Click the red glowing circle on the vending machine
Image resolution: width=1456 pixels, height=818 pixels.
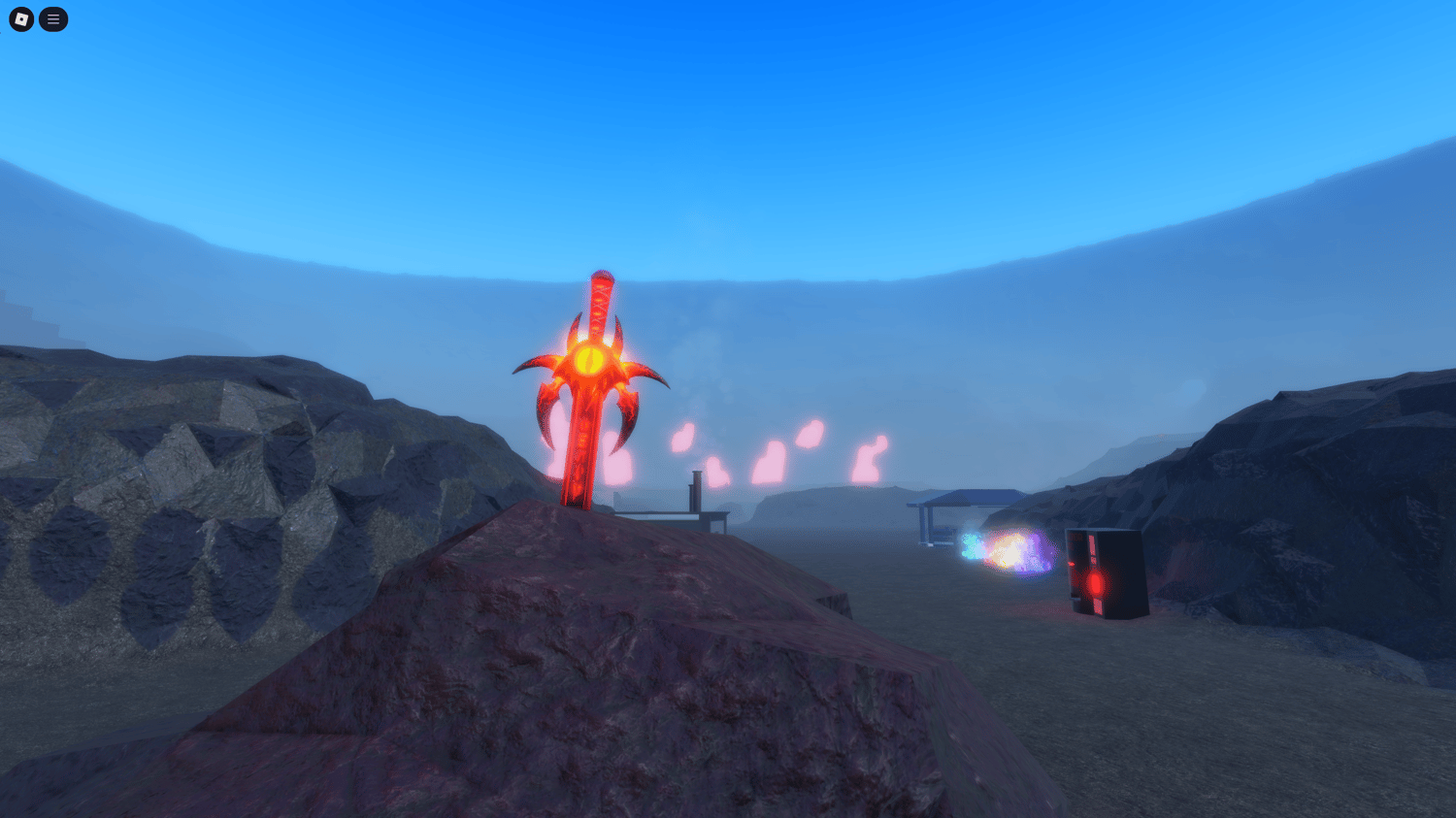pos(1095,582)
